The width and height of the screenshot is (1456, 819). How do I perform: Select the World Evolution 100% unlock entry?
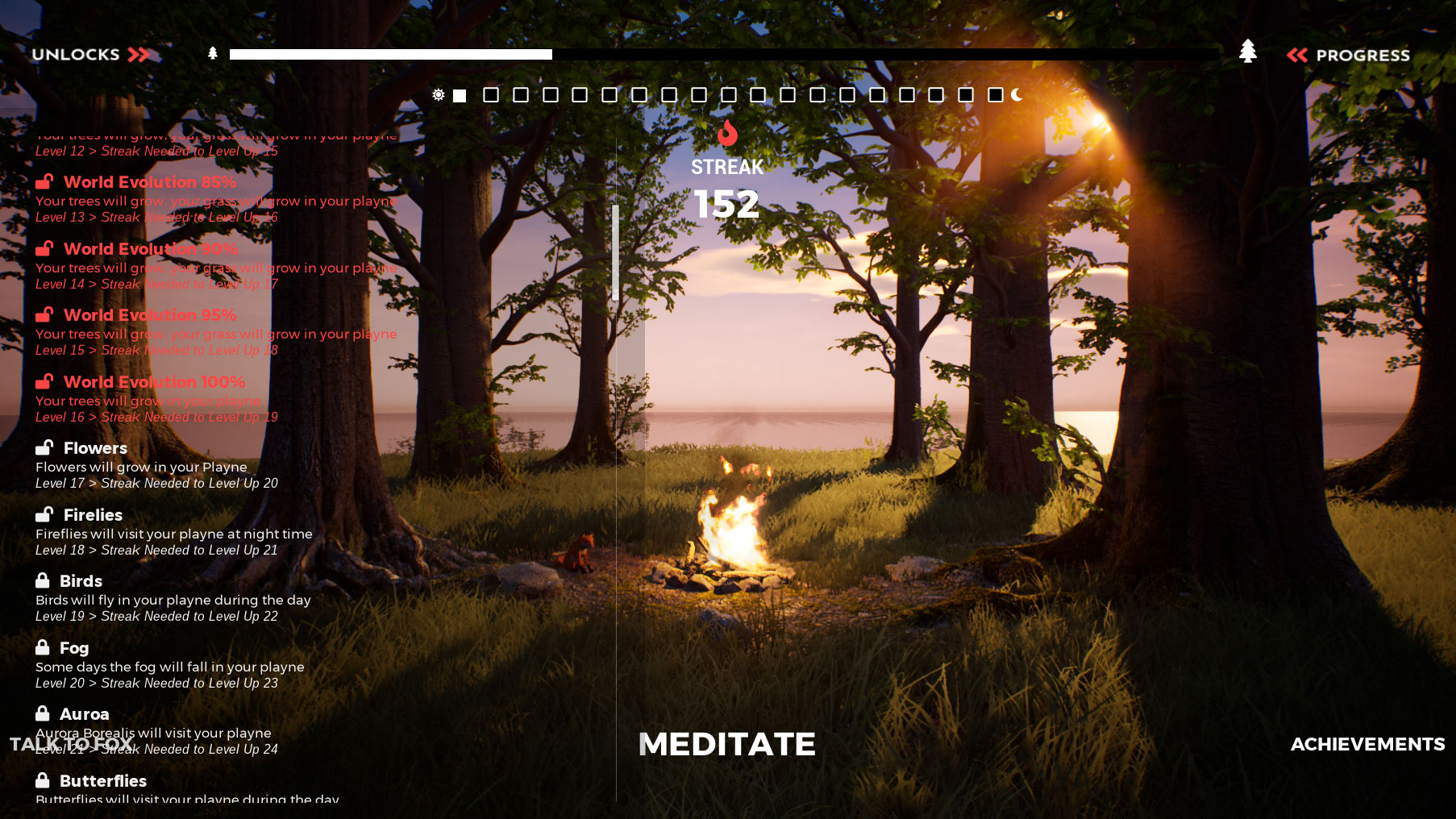155,381
